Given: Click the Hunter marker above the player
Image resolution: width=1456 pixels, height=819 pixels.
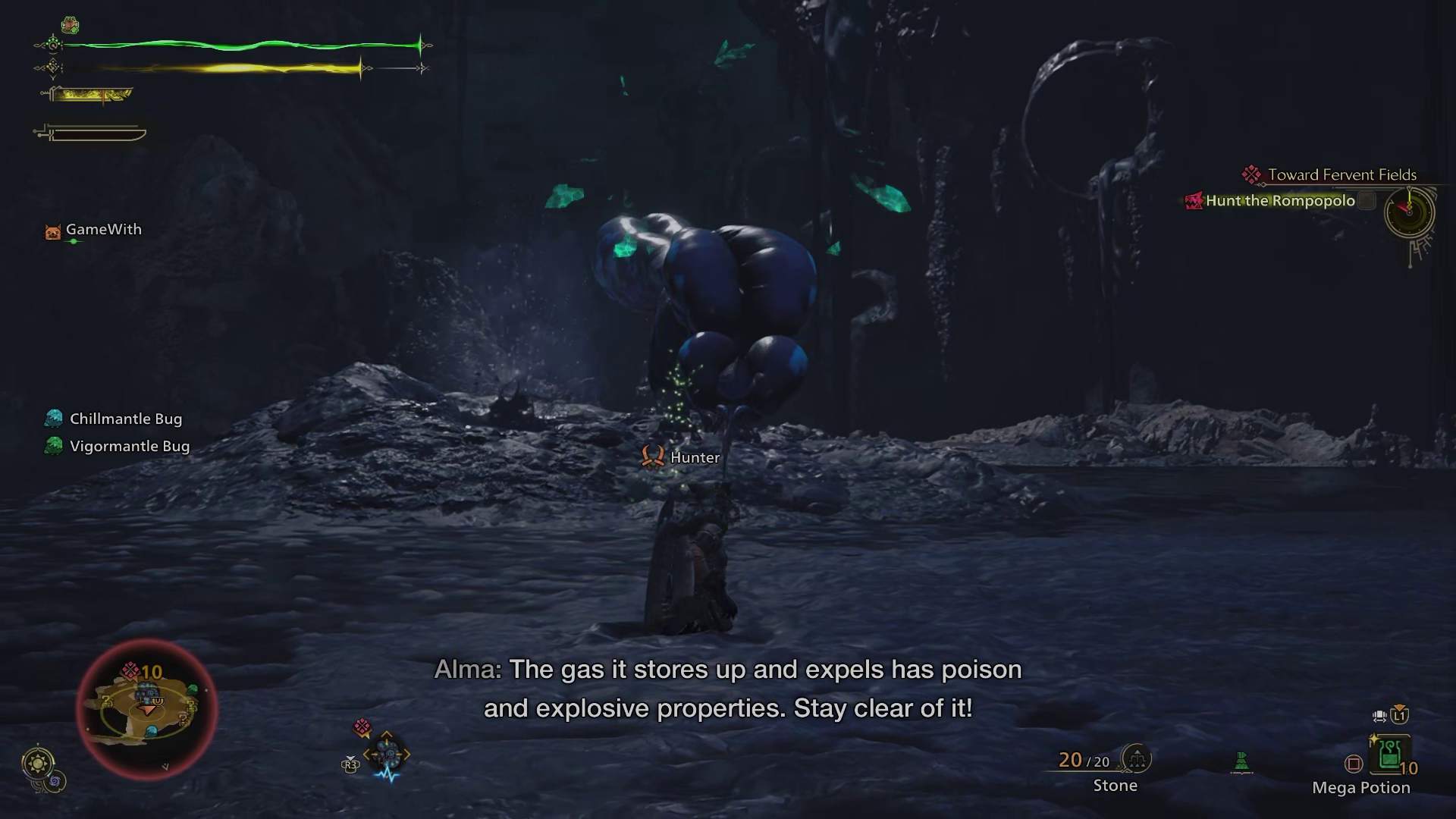Looking at the screenshot, I should [x=652, y=457].
